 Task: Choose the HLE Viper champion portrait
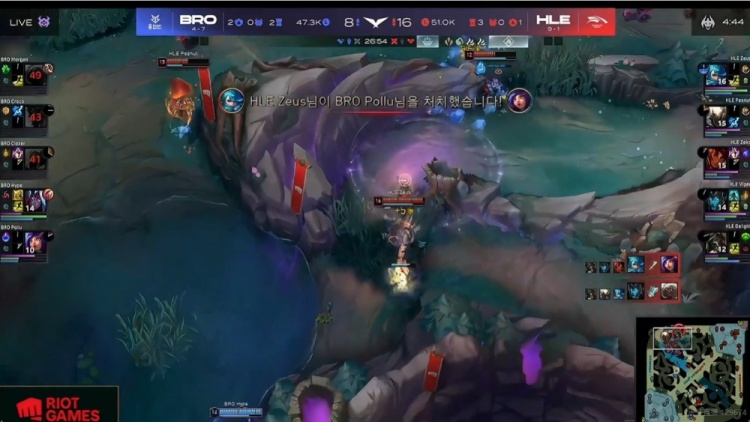[x=717, y=201]
